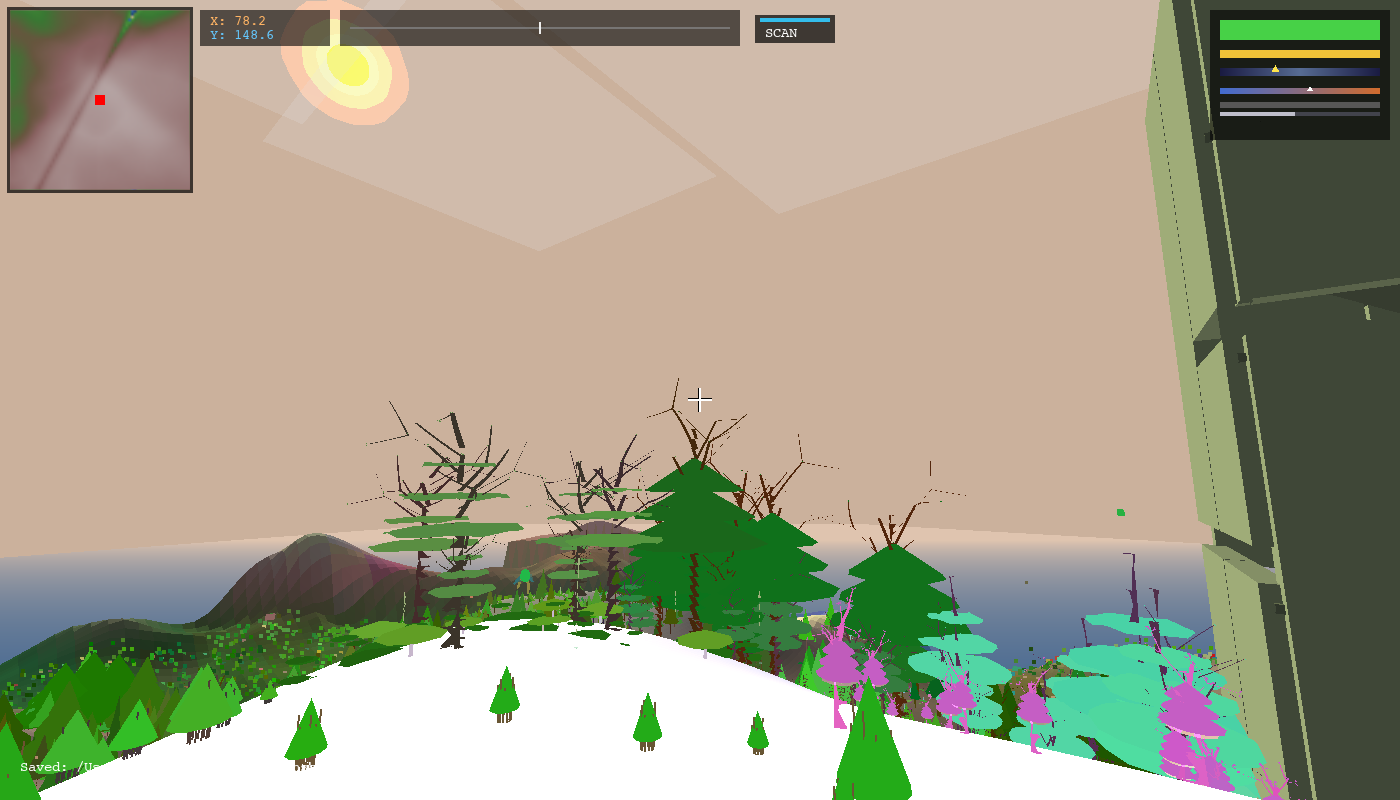
Task: Click the red player marker on the minimap
Action: coord(98,99)
